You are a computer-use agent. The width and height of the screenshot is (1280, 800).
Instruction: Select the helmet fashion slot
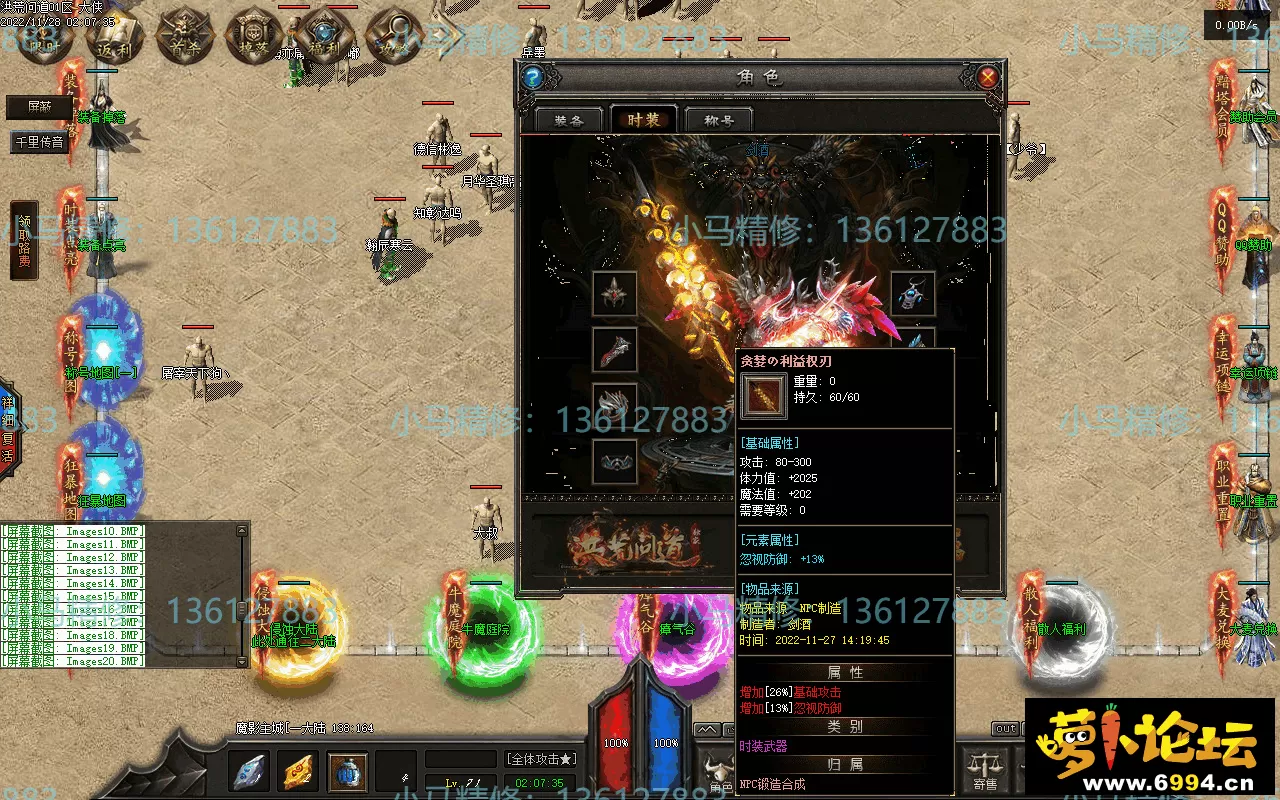(x=614, y=294)
